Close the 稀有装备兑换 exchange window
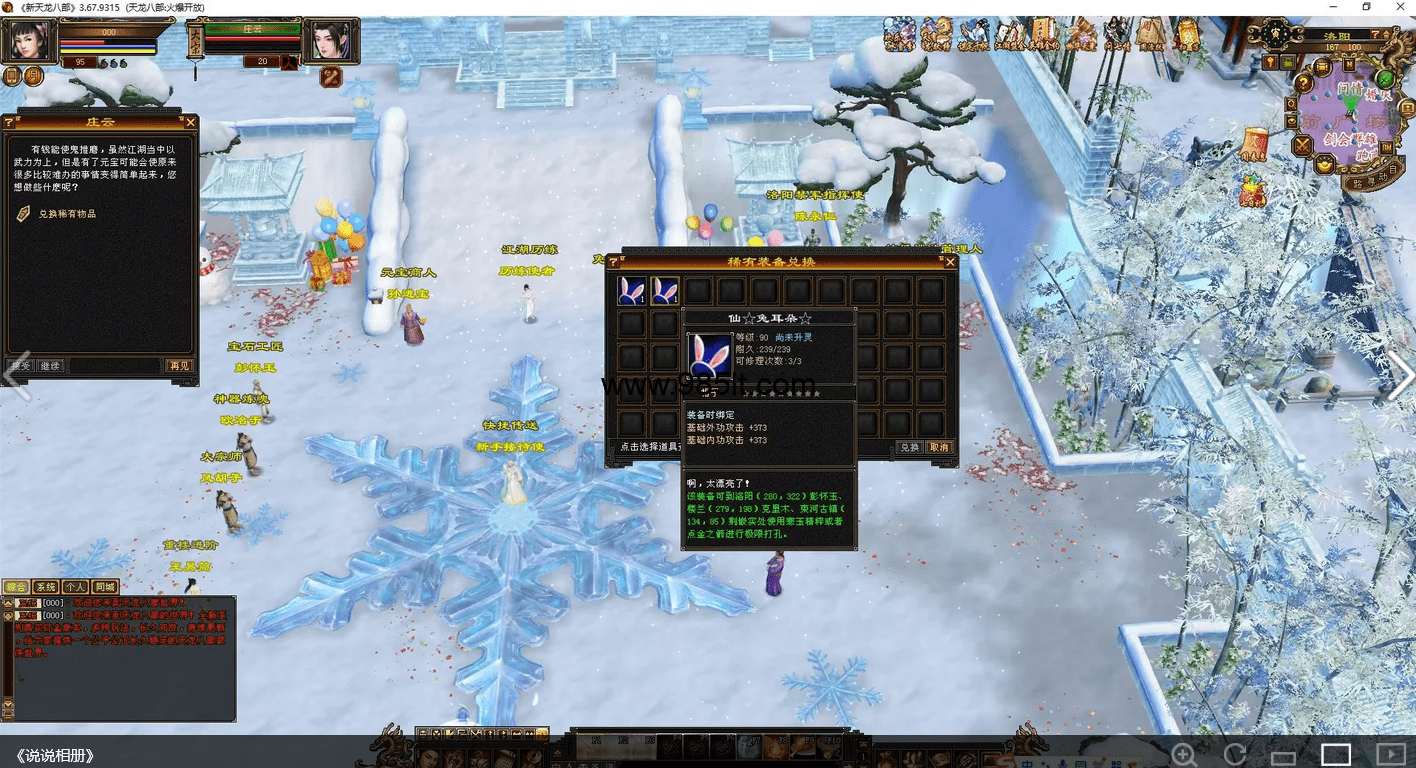Screen dimensions: 1416x768 click(950, 262)
